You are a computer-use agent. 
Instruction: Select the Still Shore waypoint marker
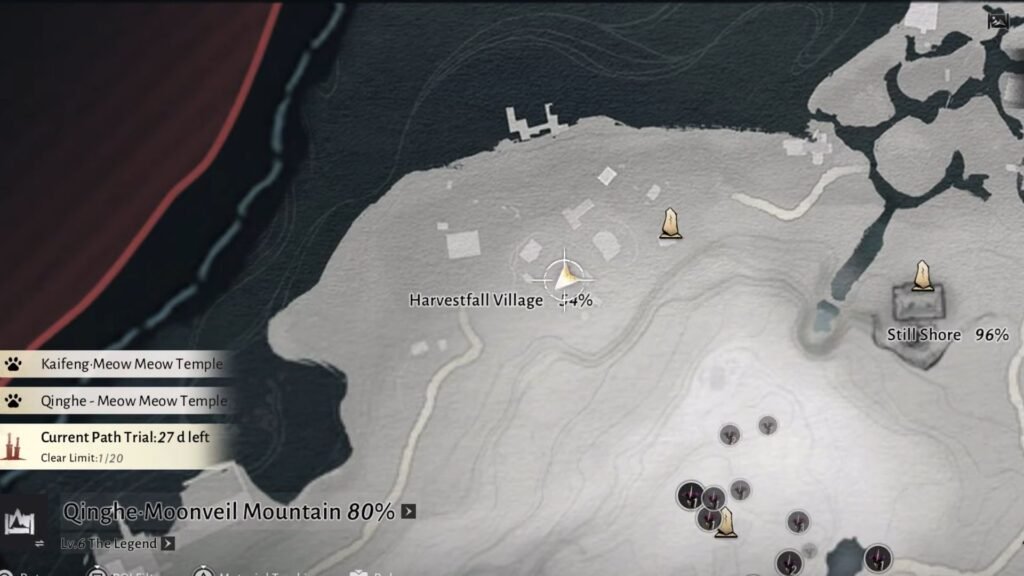pos(922,276)
